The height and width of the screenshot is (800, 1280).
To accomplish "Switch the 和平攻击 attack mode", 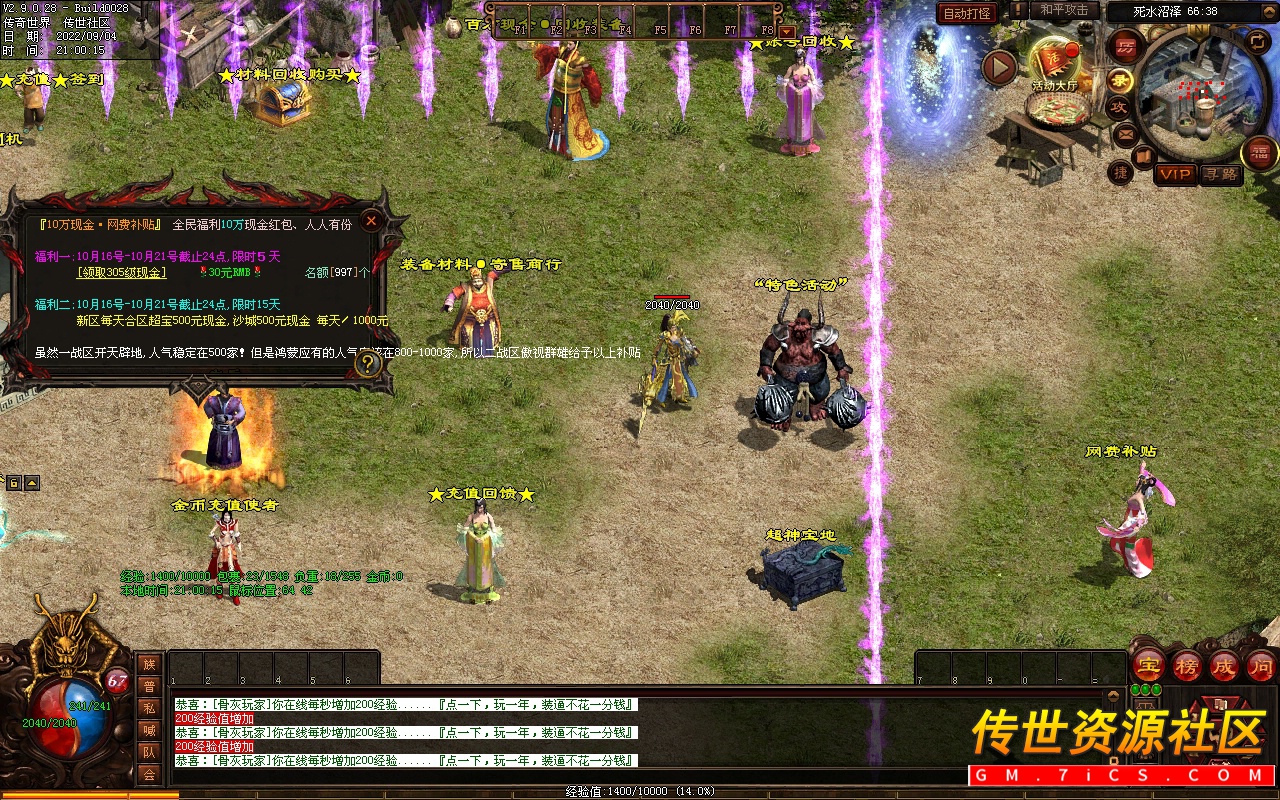I will [1063, 10].
